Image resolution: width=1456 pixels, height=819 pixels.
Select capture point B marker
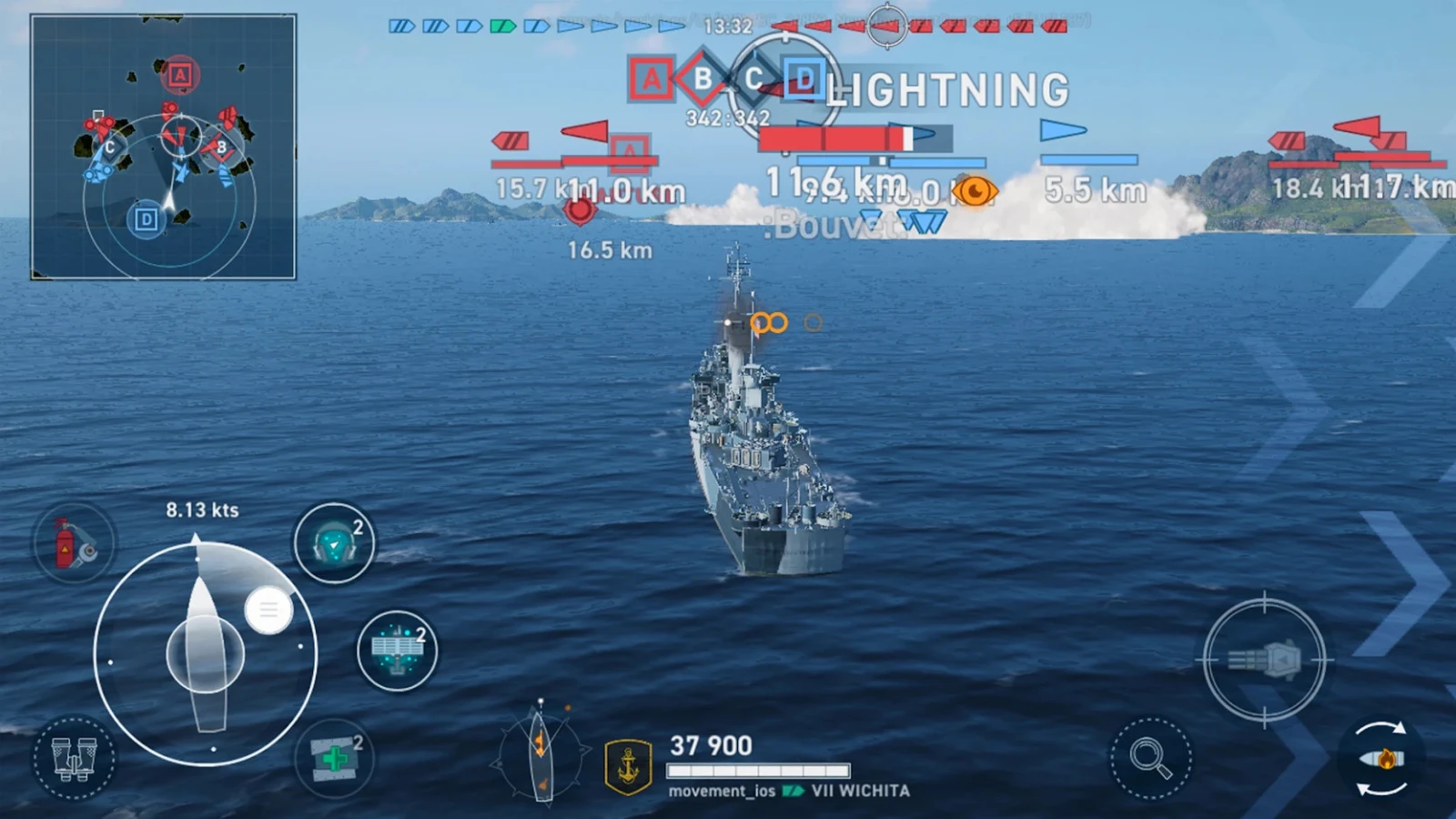(703, 79)
